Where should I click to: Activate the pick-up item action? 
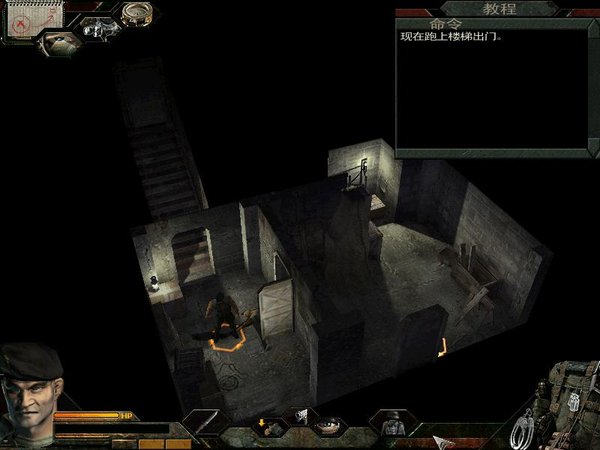(267, 425)
